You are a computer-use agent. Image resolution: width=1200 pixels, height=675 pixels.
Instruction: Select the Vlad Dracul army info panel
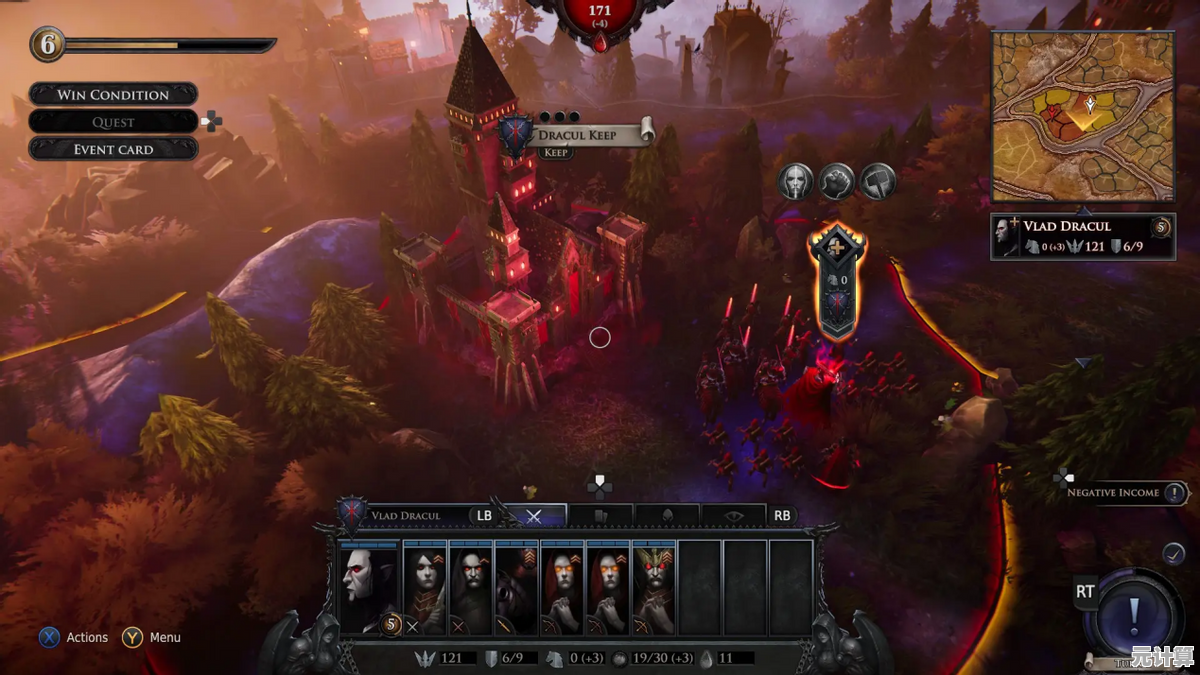(1083, 236)
